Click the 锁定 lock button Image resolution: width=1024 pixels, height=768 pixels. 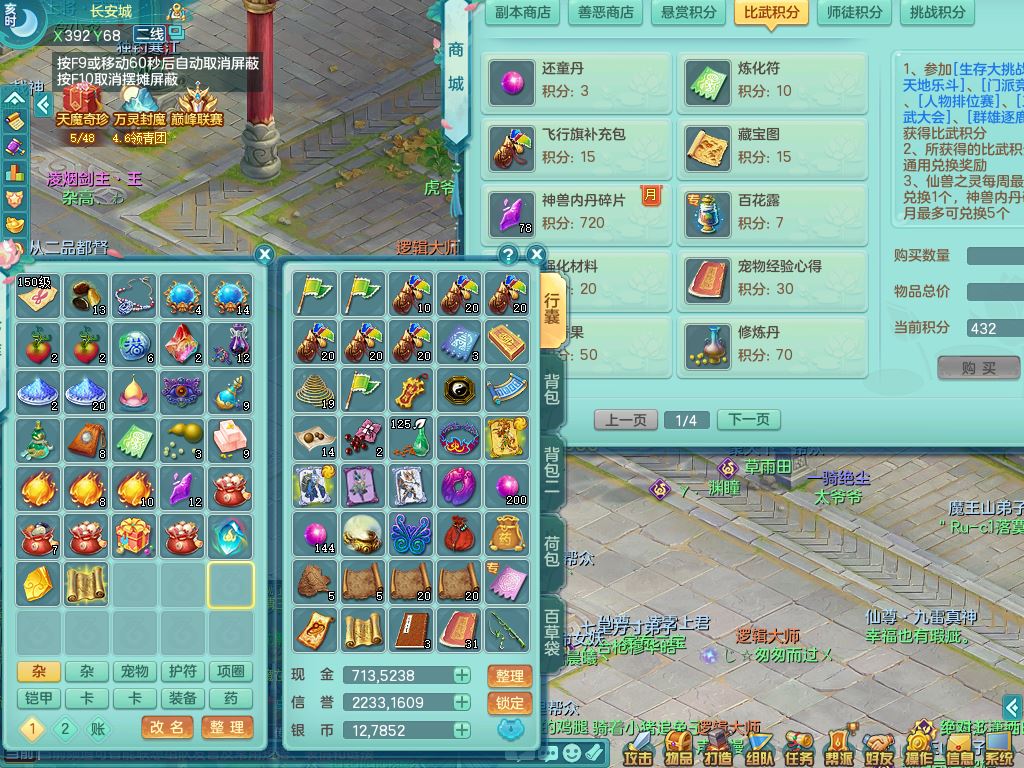click(509, 703)
